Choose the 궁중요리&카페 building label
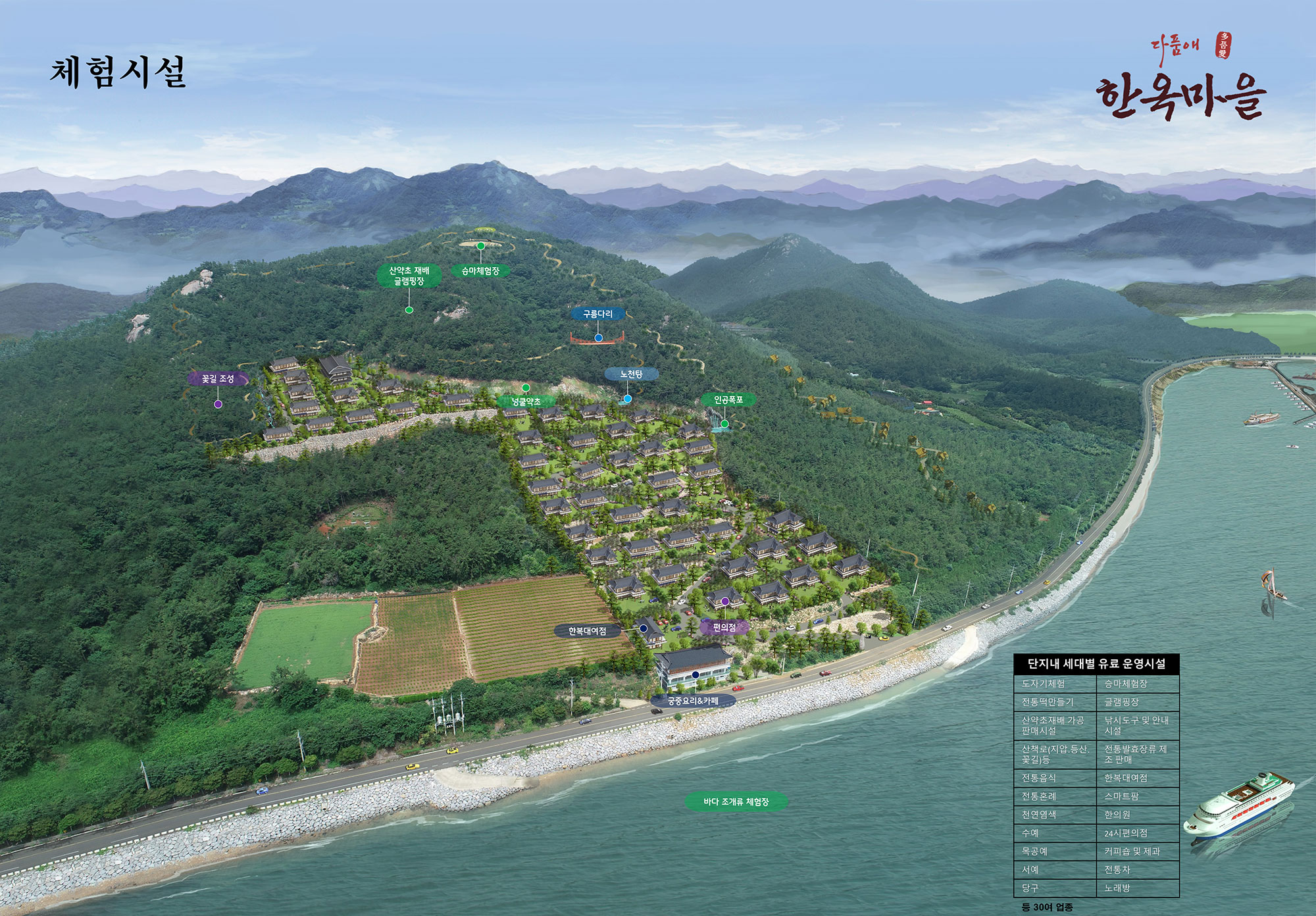 (x=693, y=701)
